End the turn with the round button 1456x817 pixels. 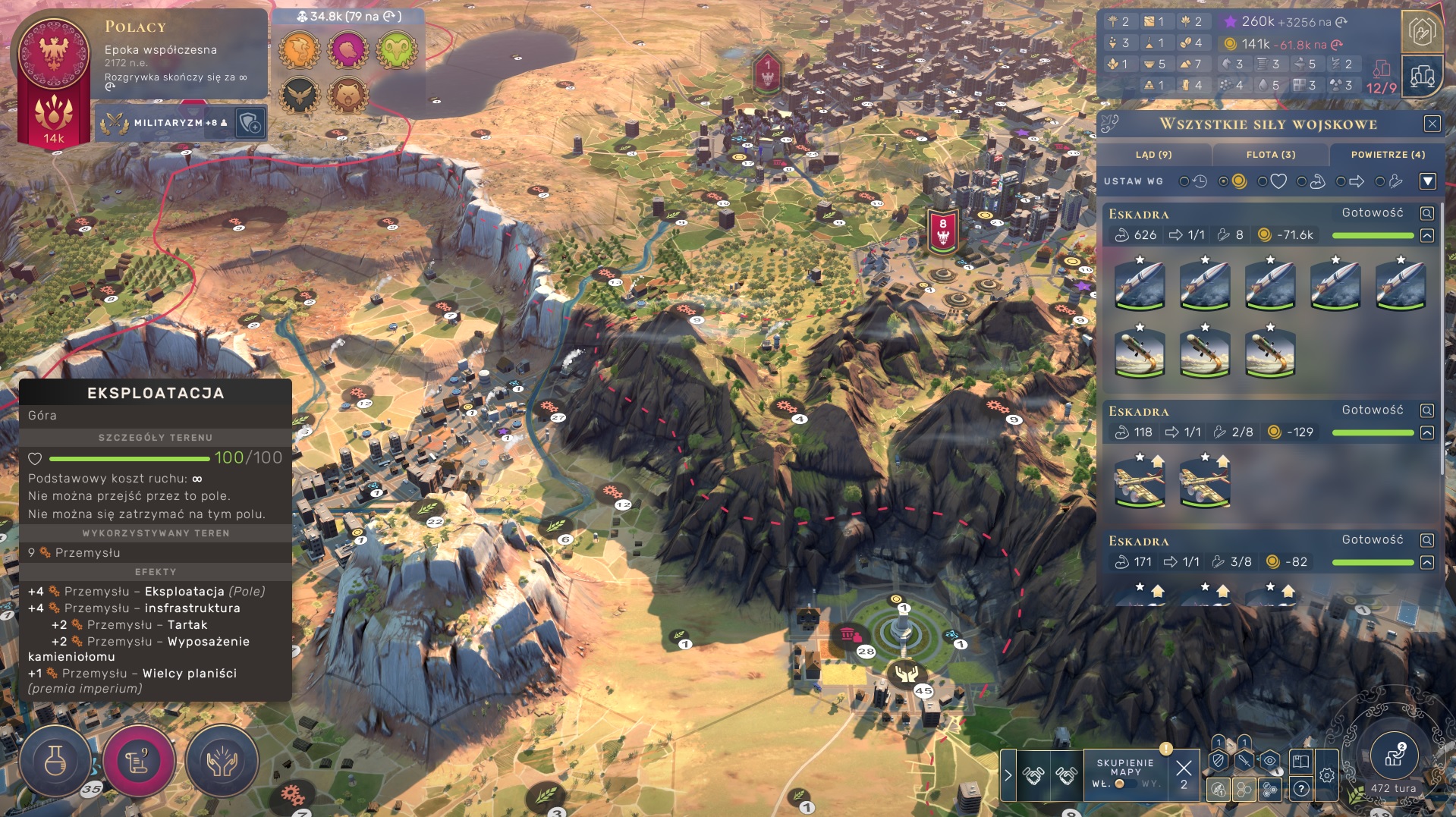click(x=1393, y=757)
